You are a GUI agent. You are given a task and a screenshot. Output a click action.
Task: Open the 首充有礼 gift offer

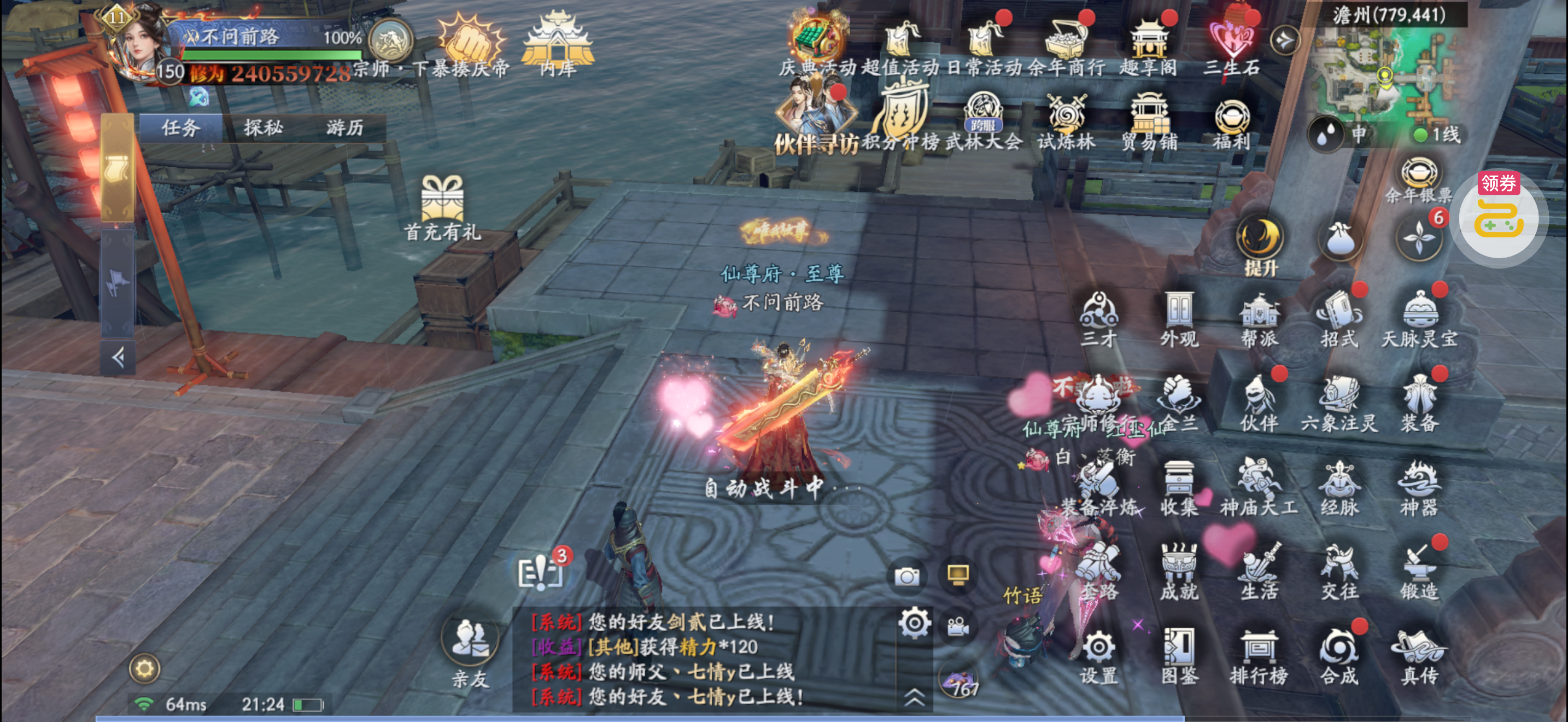(x=442, y=206)
